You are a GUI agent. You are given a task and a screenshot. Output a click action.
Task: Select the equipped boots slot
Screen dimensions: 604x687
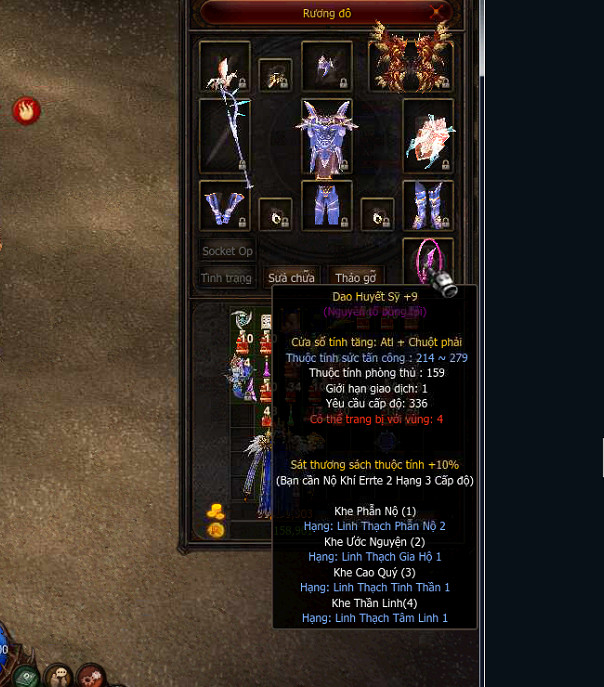tap(428, 206)
